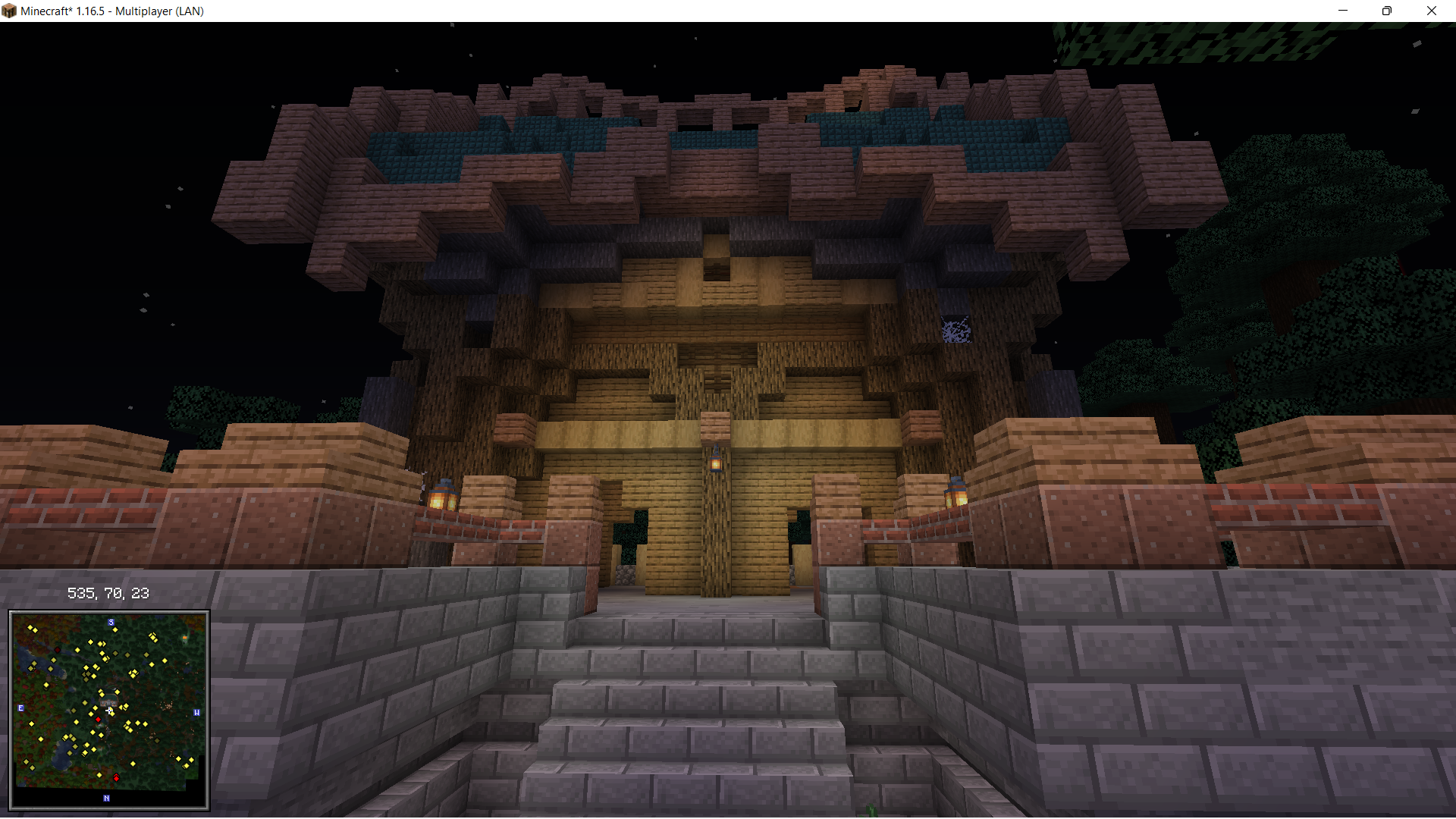Click the dark red waypoint on the minimap's left side
Screen dimensions: 1456x819
[58, 650]
